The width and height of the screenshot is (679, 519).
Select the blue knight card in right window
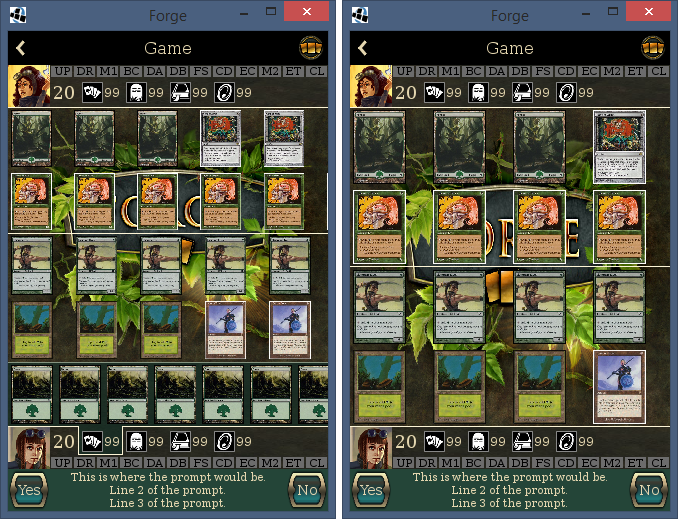tap(619, 386)
